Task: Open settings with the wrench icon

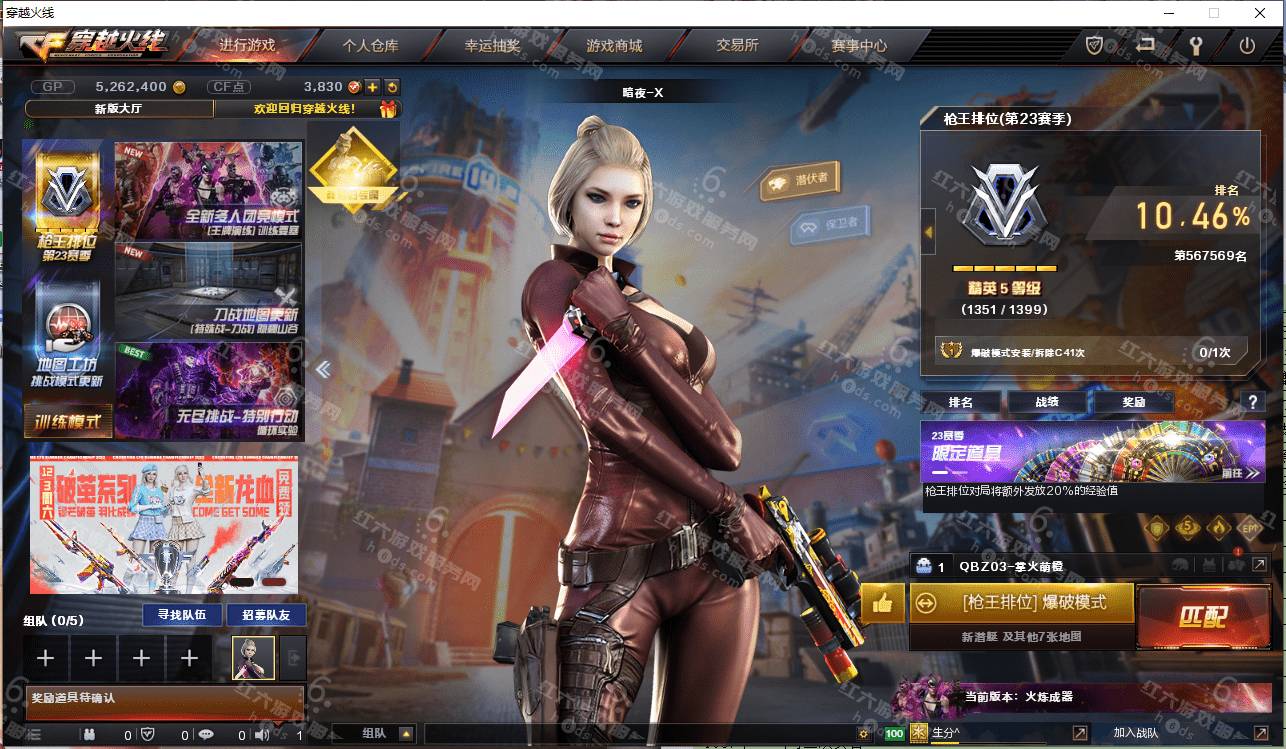Action: (1194, 45)
